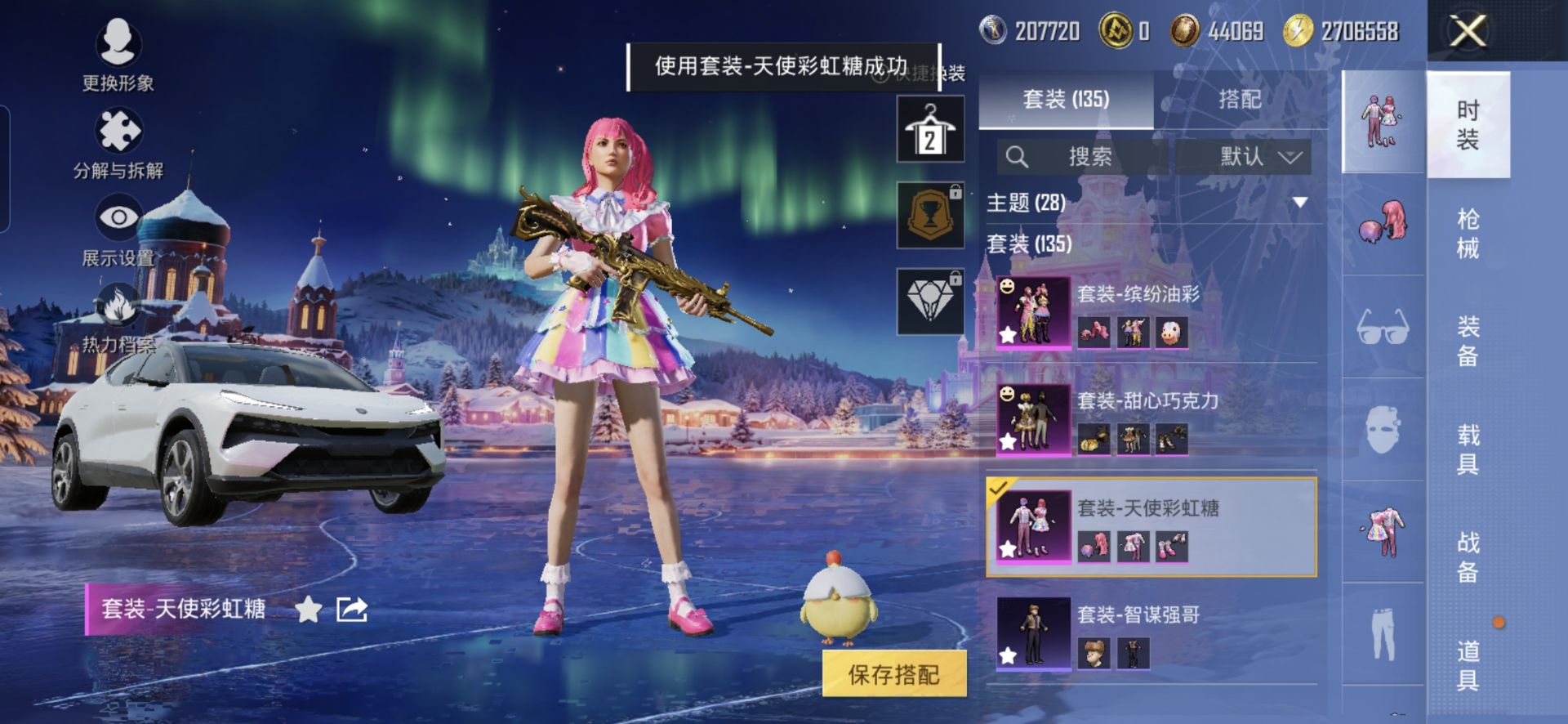Switch to the 搭配 tab
This screenshot has height=724, width=1568.
tap(1239, 100)
